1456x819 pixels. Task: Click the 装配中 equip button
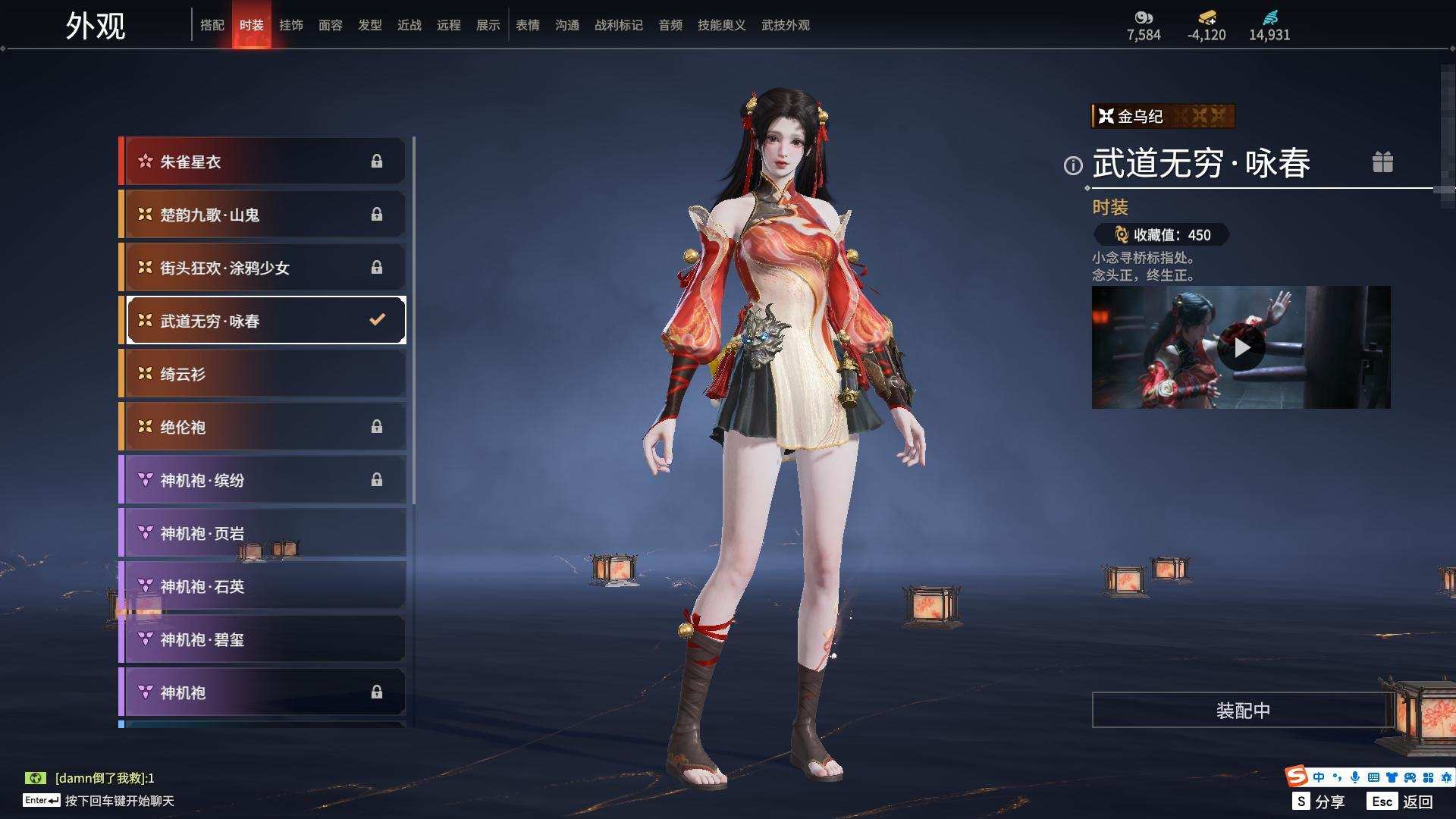pos(1242,710)
